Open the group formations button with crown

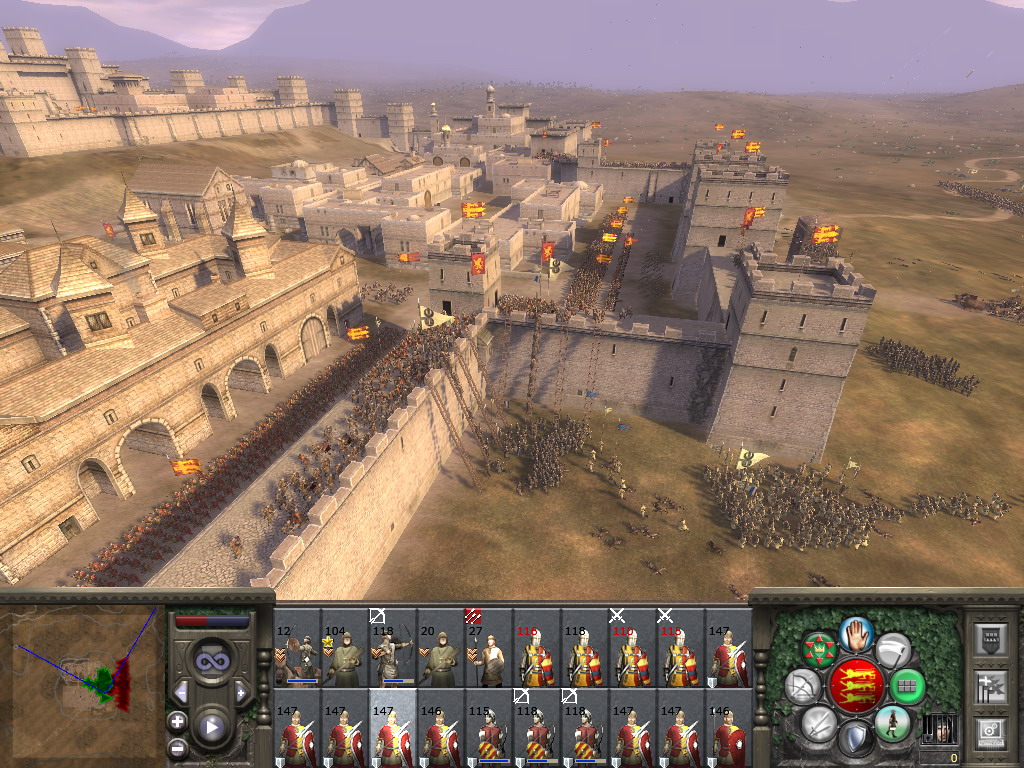[820, 650]
